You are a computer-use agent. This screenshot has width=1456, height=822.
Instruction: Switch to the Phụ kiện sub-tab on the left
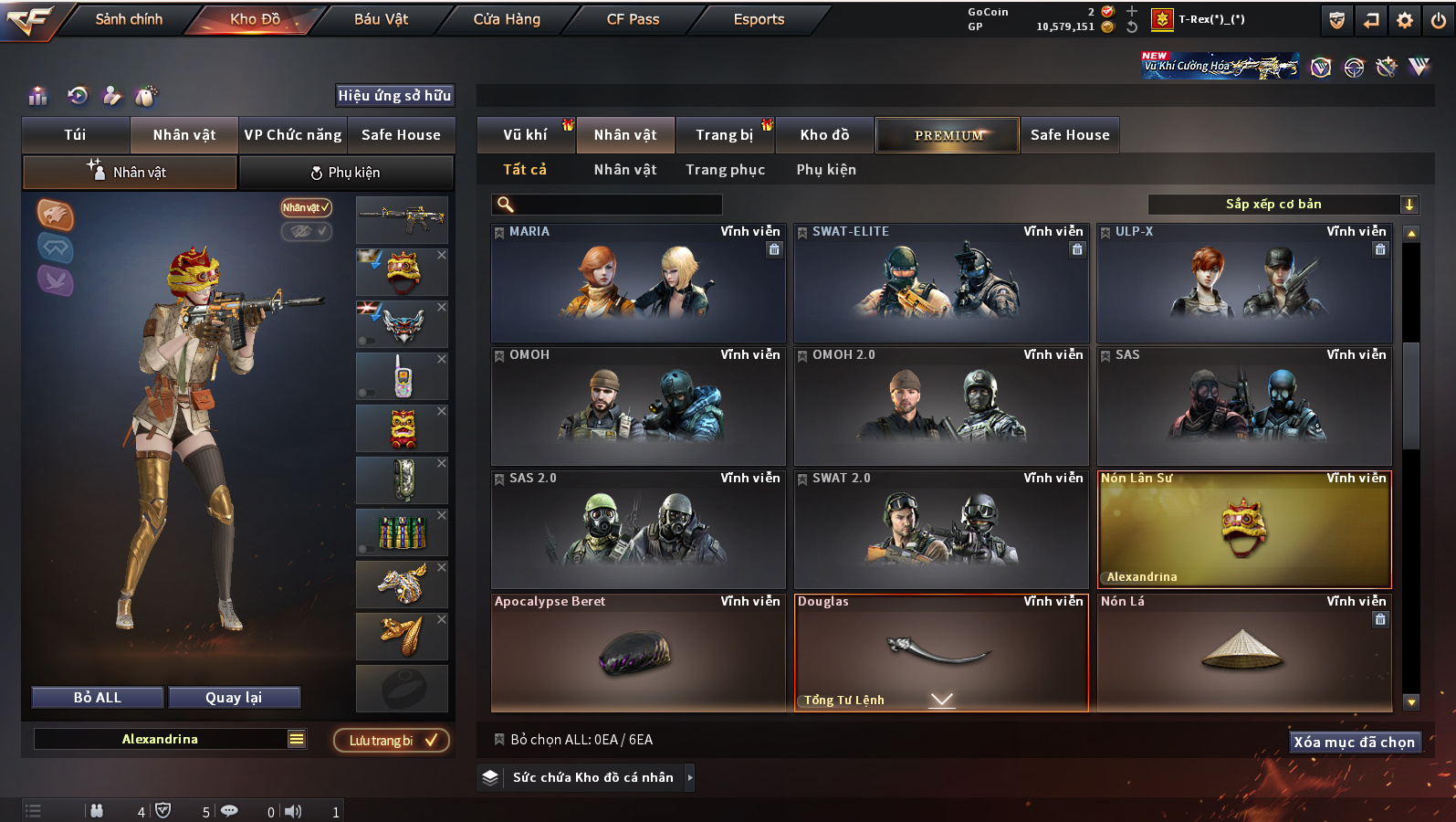click(346, 173)
